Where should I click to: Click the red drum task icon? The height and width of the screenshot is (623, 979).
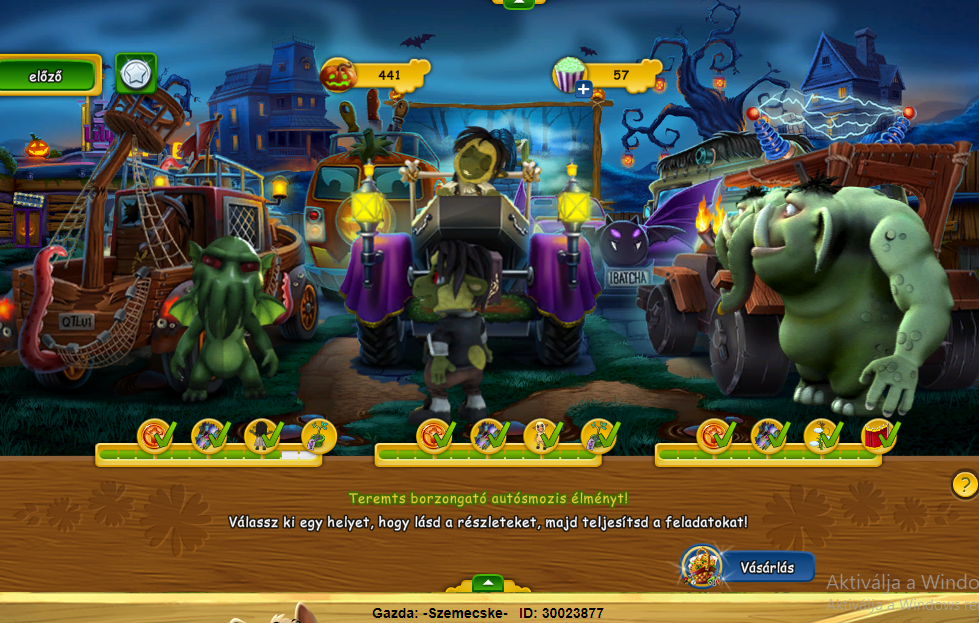pos(877,435)
